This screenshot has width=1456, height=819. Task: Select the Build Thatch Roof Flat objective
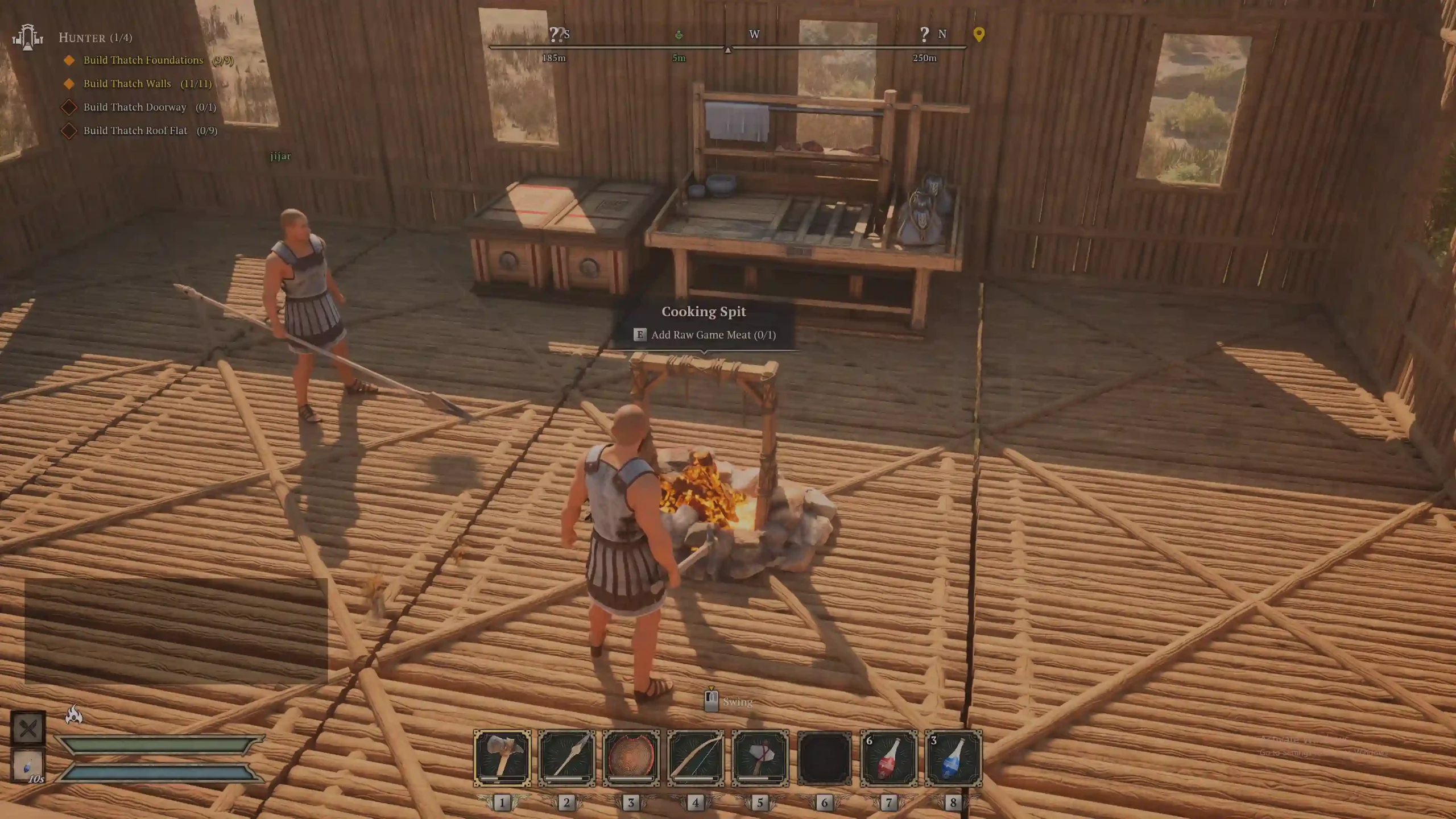(x=135, y=130)
